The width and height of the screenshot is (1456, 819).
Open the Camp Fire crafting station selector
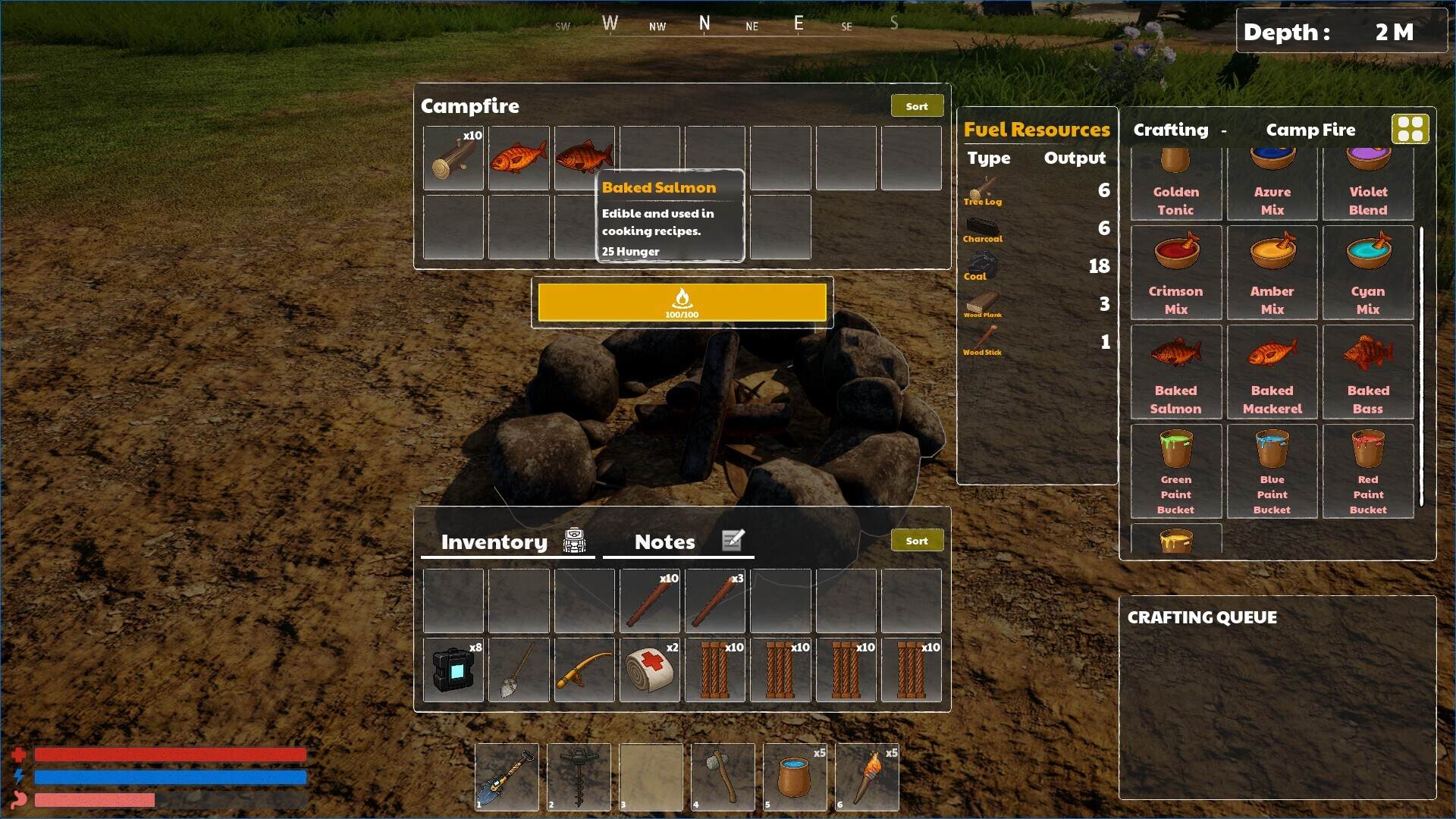click(x=1310, y=130)
